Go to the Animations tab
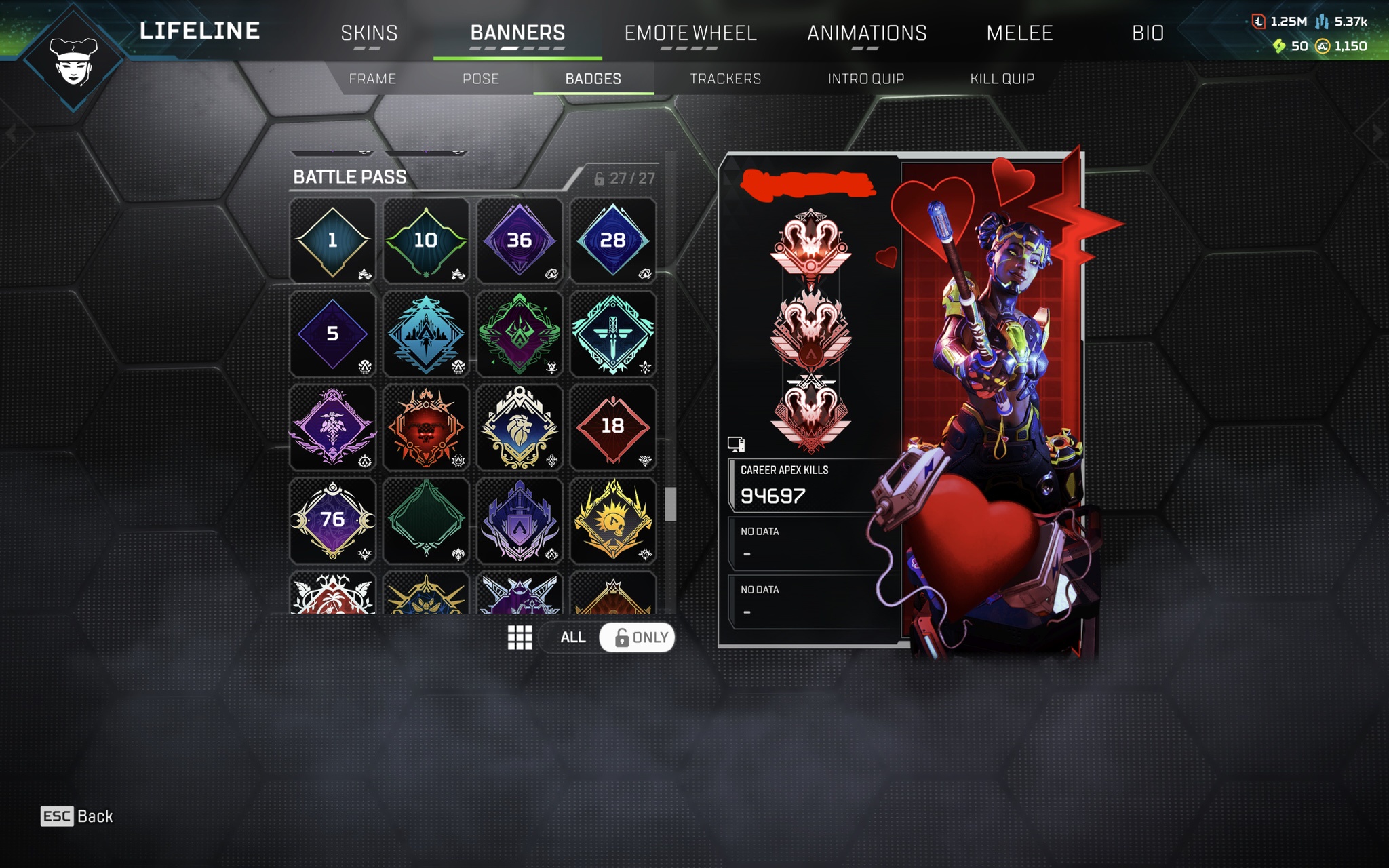The image size is (1389, 868). click(866, 33)
